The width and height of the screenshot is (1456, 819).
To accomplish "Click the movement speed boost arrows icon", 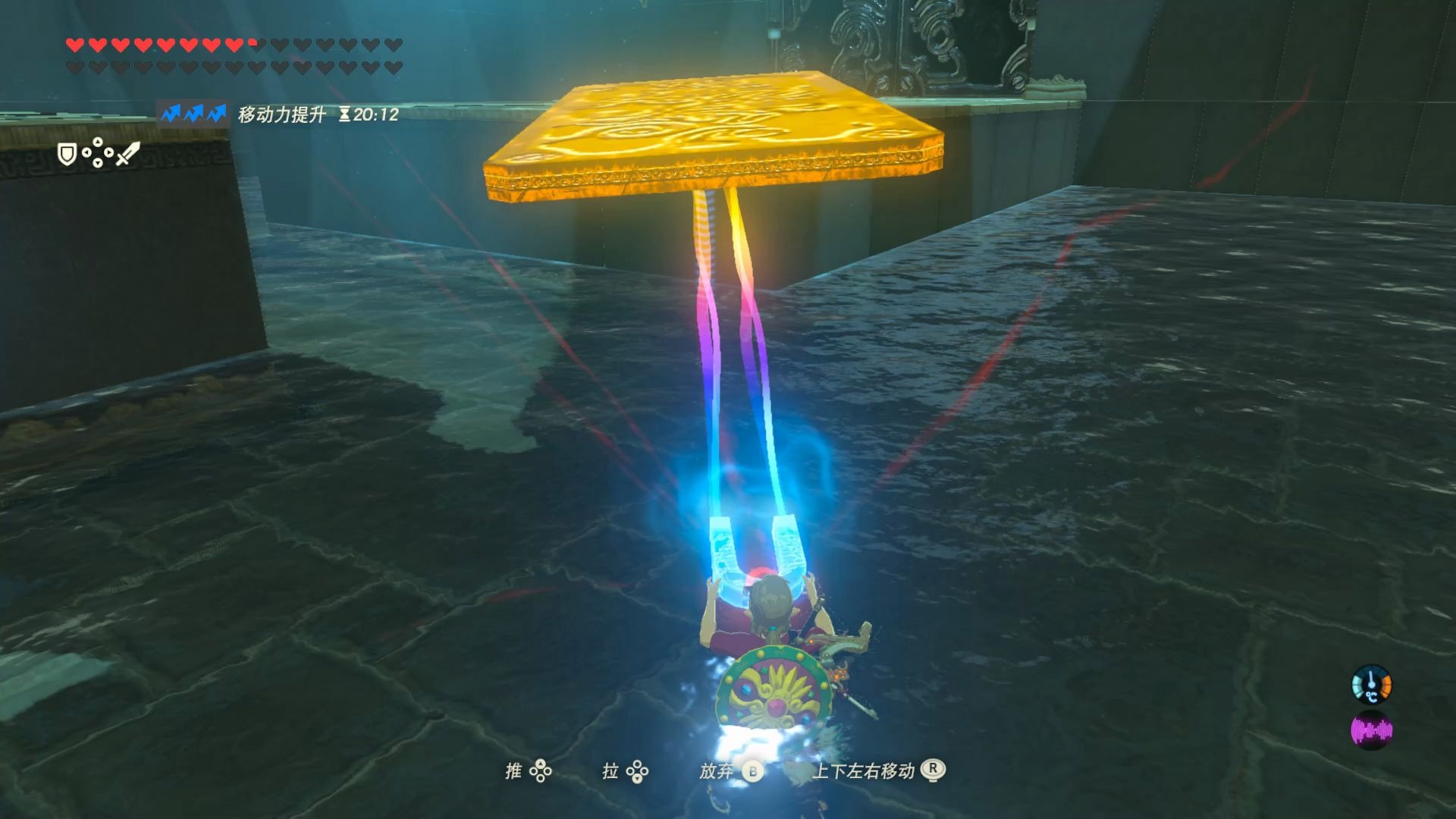I will click(193, 114).
